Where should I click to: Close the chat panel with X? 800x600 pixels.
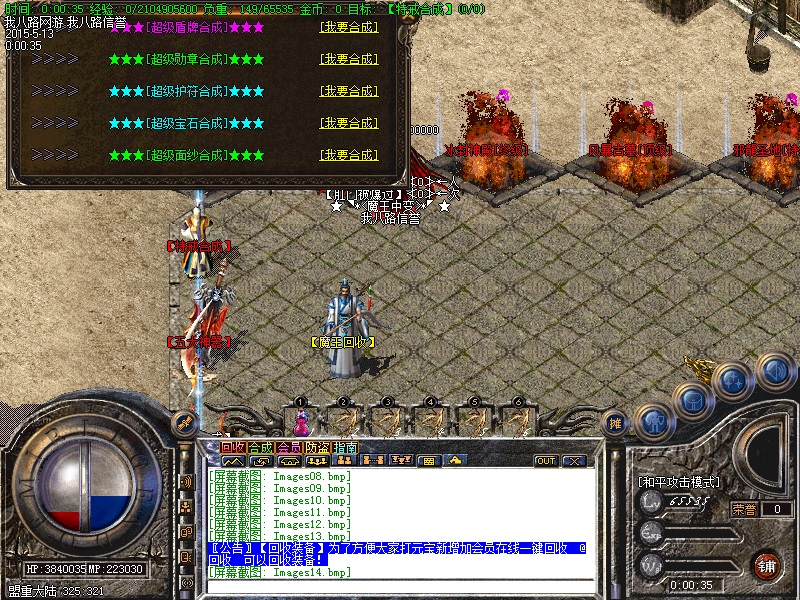[x=574, y=461]
